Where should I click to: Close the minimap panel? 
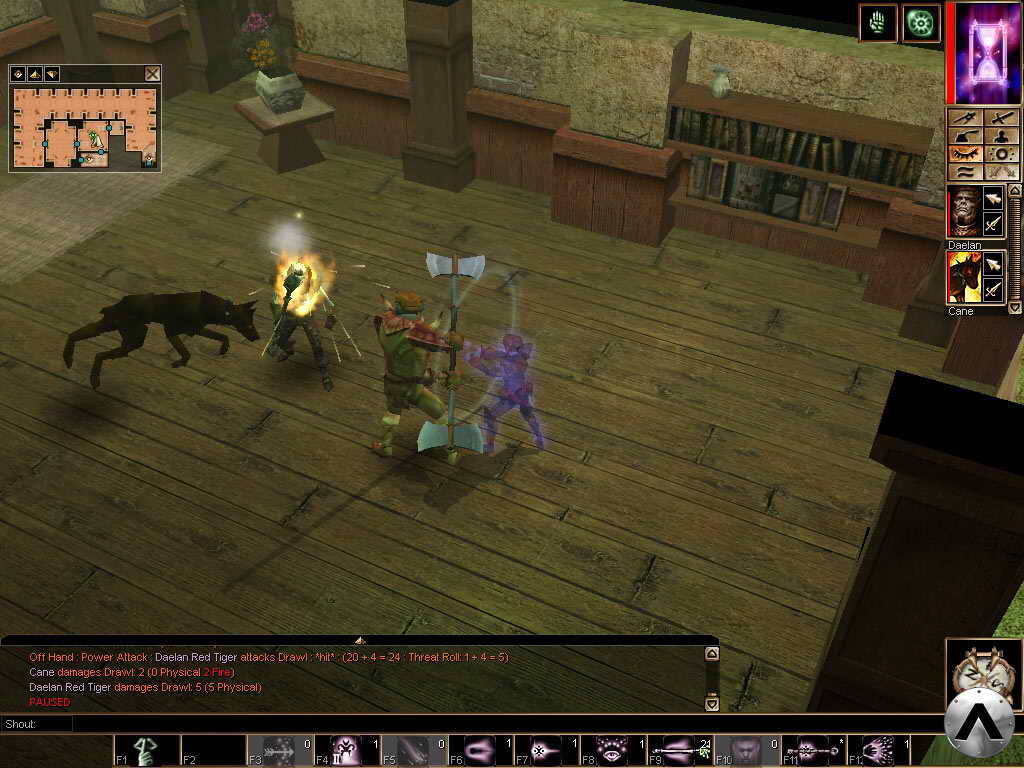tap(152, 74)
